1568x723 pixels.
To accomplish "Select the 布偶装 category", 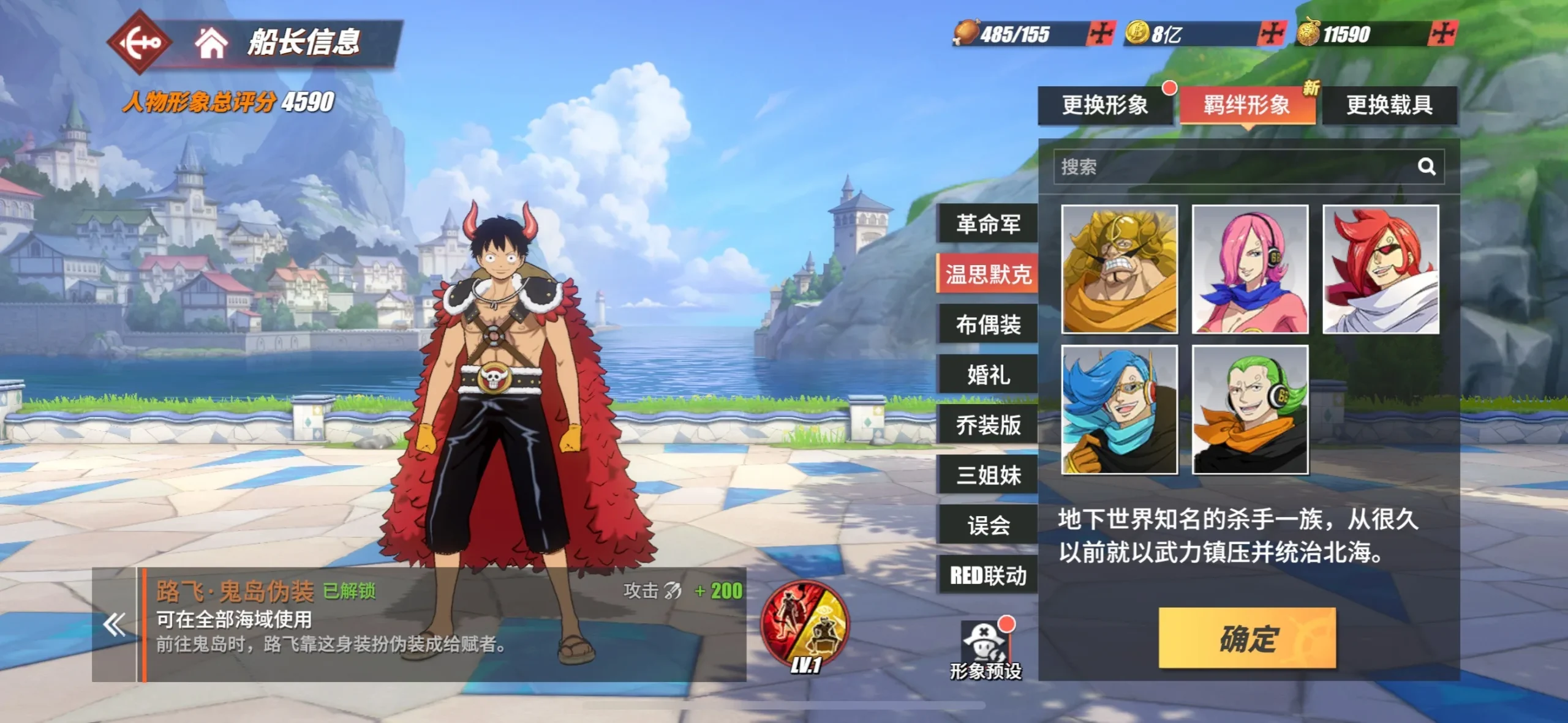I will (x=988, y=324).
